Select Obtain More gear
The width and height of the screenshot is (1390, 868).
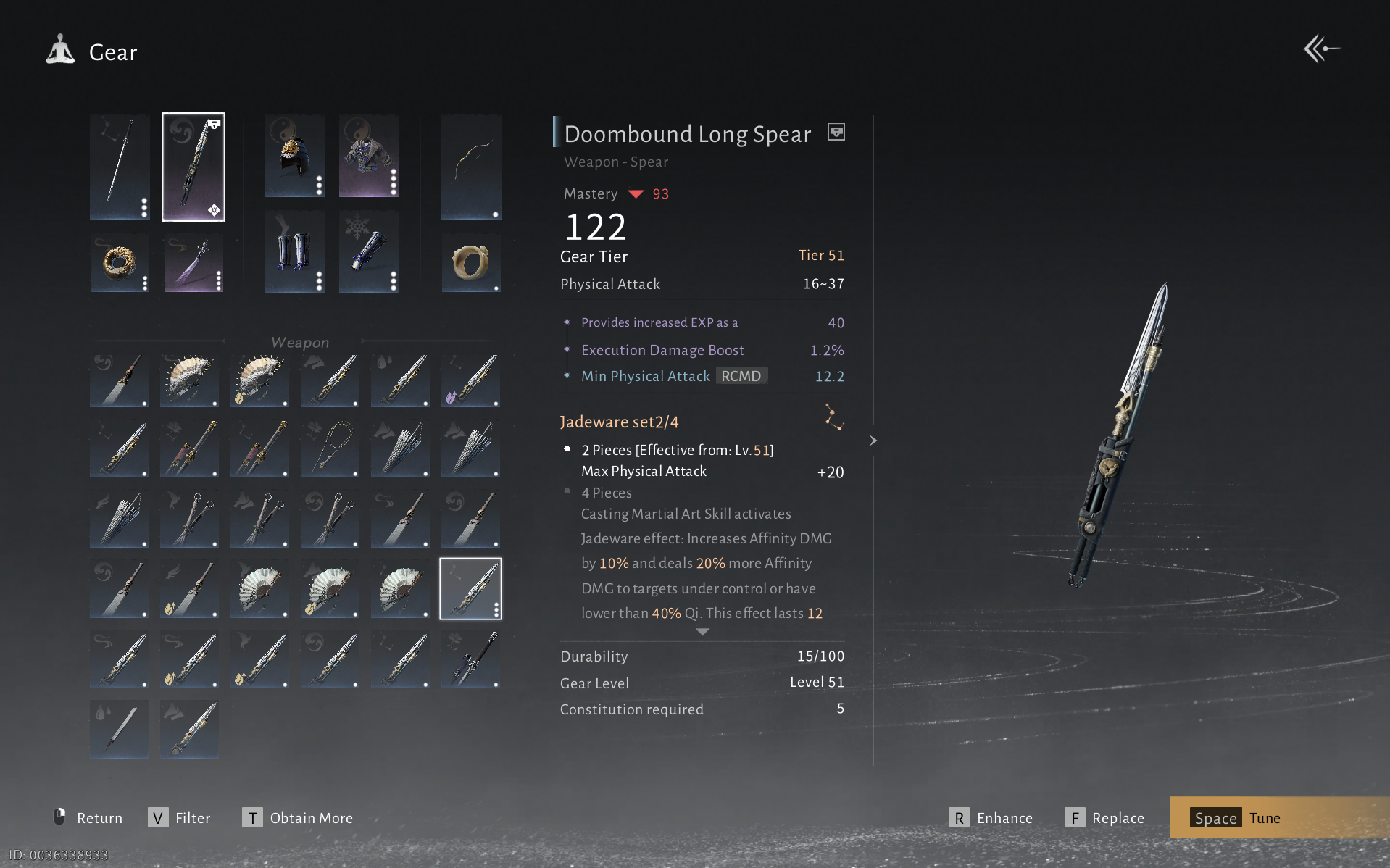click(x=298, y=818)
